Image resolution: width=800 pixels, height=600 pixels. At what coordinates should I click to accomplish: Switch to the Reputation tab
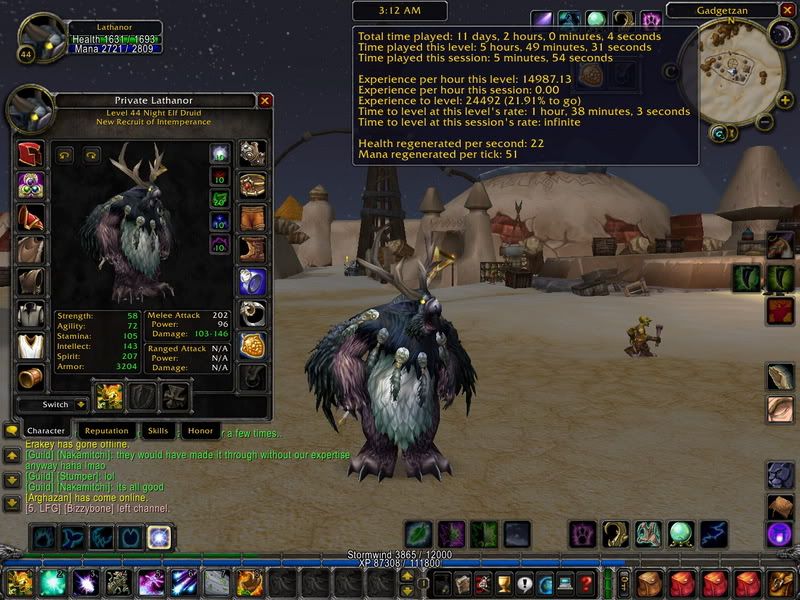(106, 431)
